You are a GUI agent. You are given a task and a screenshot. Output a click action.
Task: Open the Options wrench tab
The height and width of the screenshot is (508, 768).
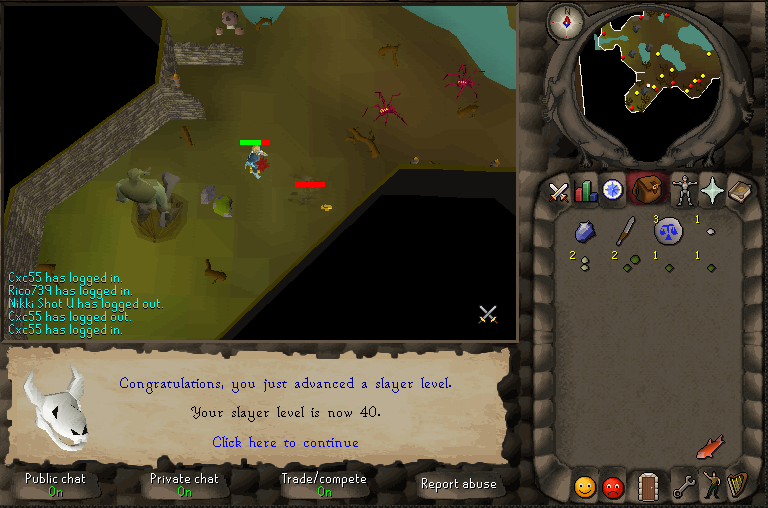coord(684,487)
